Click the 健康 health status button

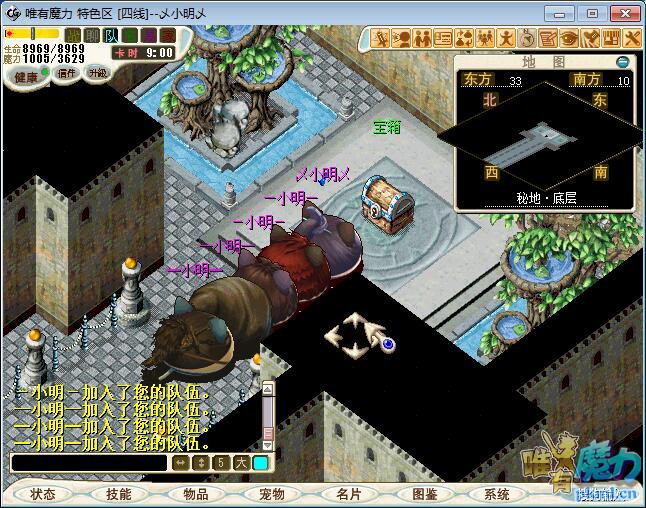(x=27, y=77)
